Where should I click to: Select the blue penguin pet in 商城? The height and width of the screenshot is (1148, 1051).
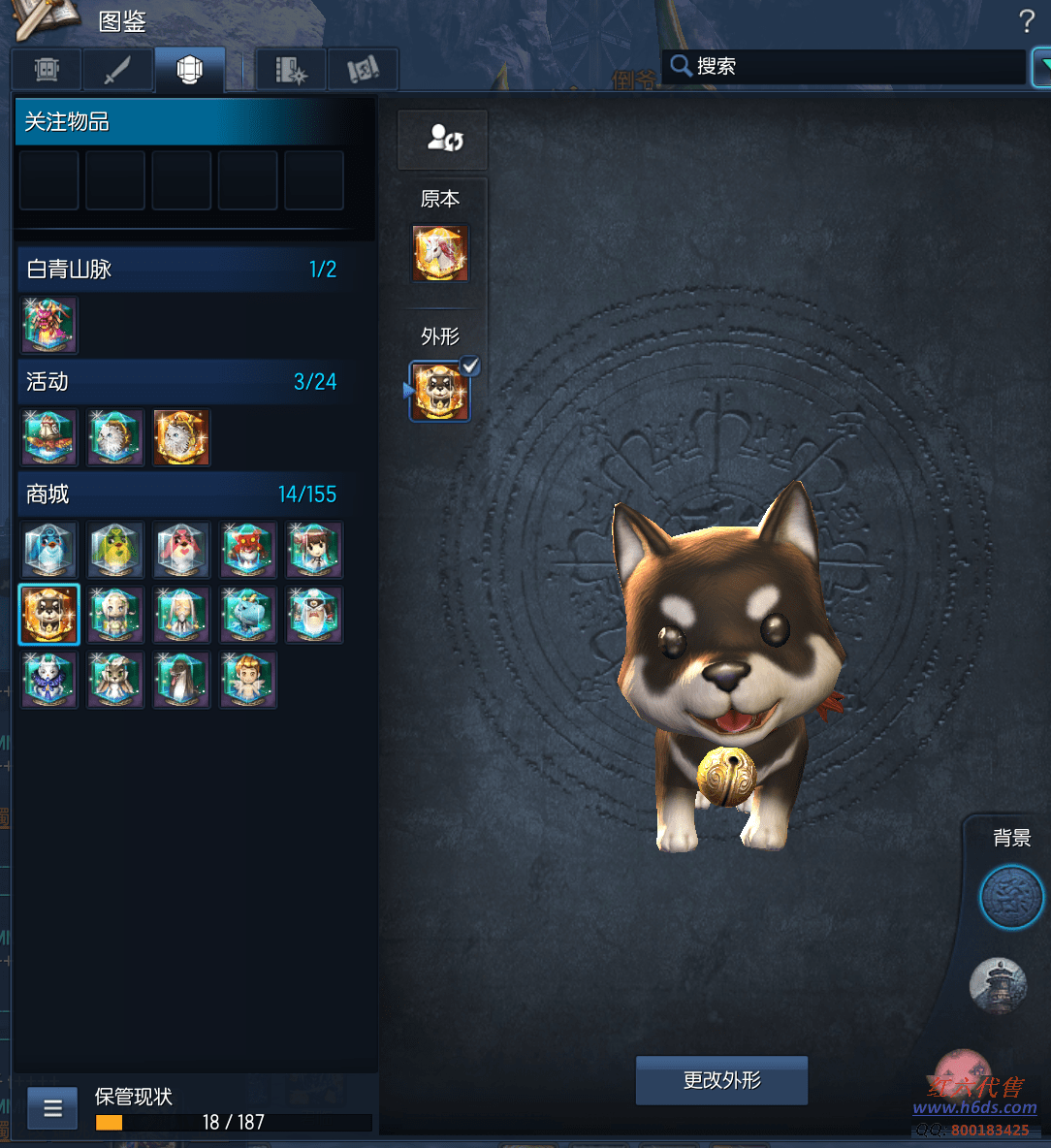click(x=49, y=550)
